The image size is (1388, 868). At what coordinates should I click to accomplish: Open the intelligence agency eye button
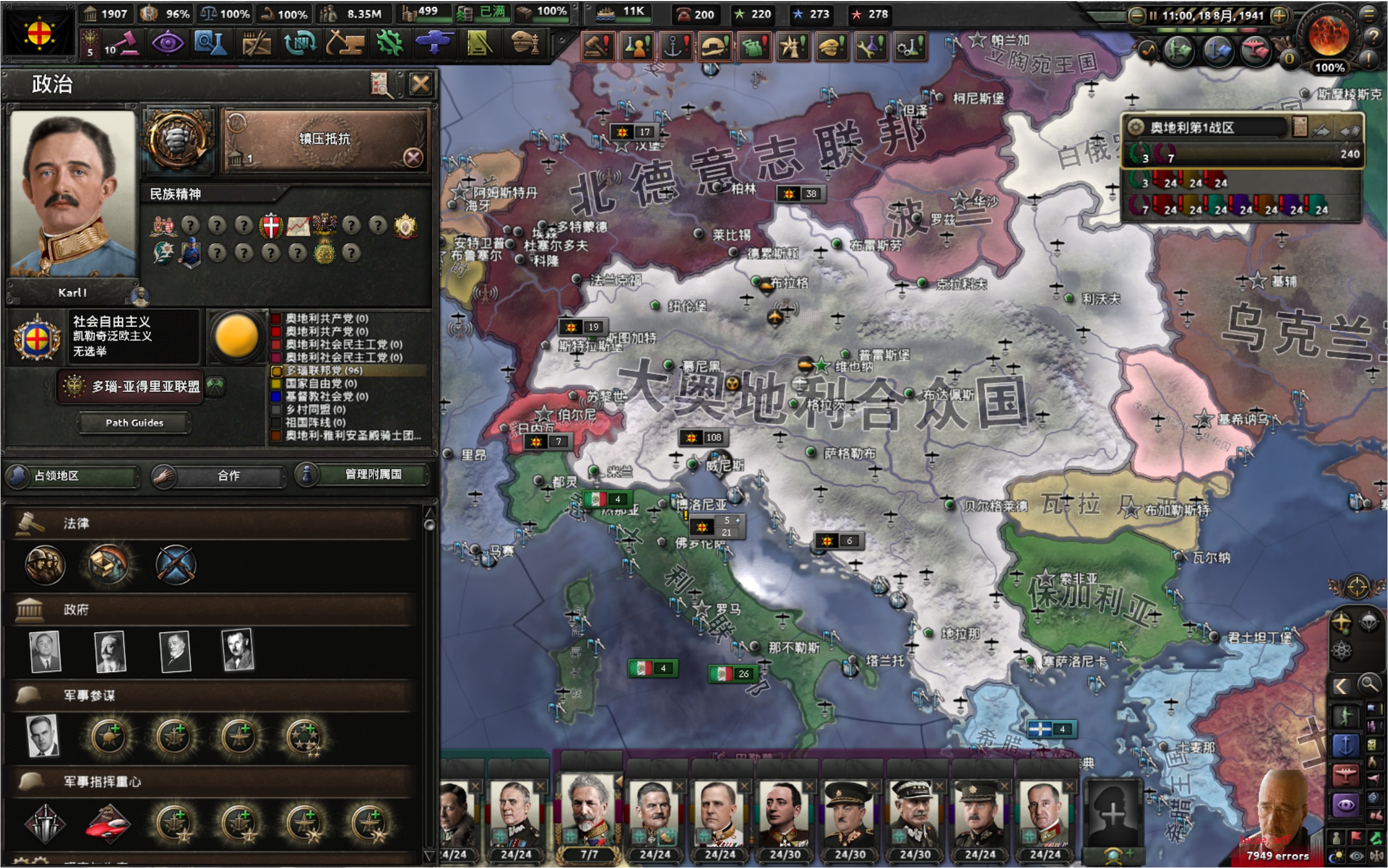[167, 44]
